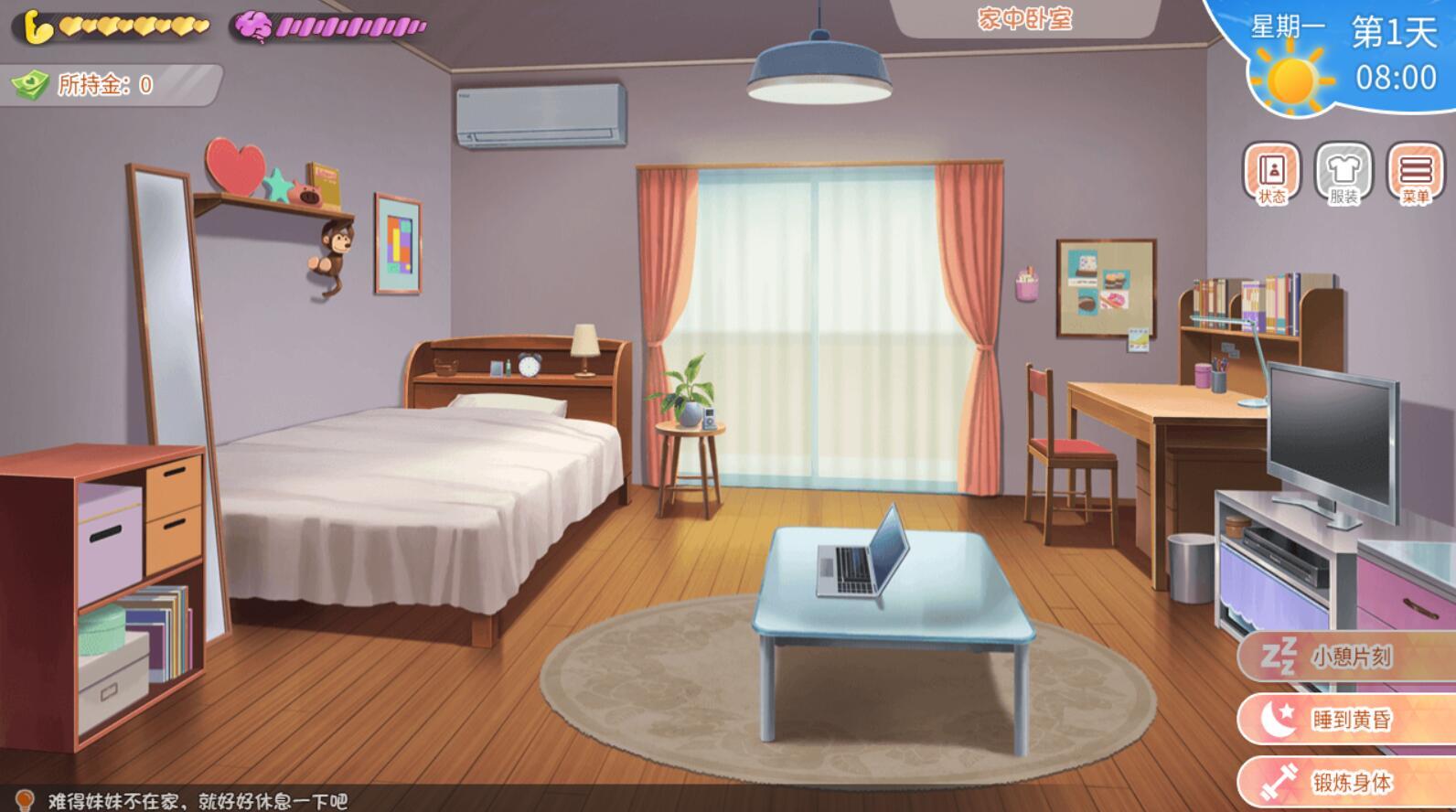This screenshot has height=812, width=1456.
Task: Click the dumbbell exercise icon
Action: pos(1278,780)
